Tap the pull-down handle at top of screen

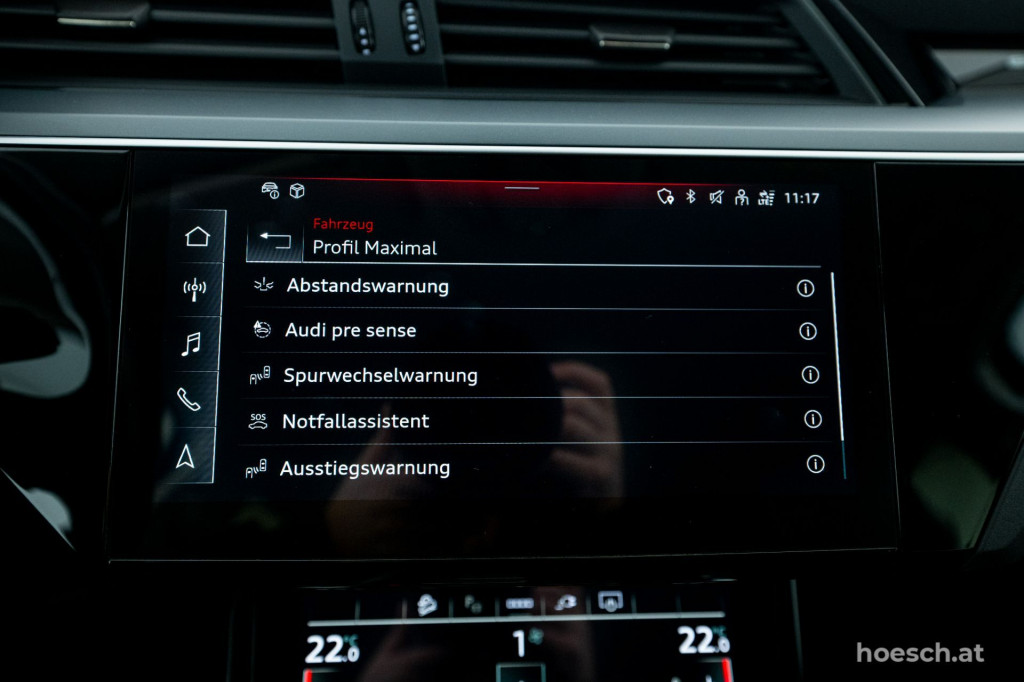521,187
